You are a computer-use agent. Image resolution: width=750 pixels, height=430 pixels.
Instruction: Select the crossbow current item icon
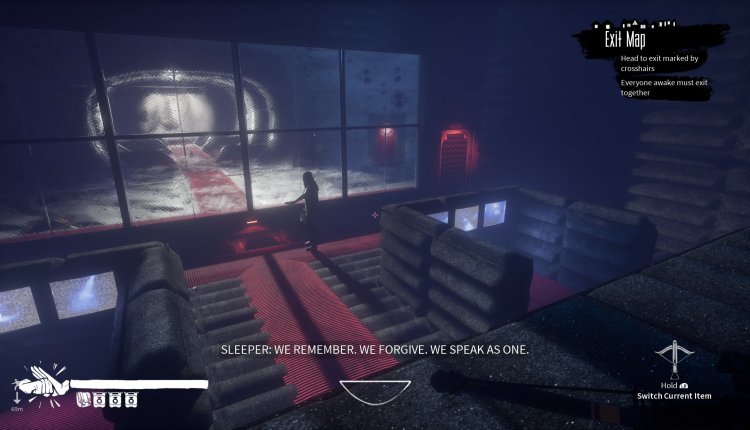675,358
